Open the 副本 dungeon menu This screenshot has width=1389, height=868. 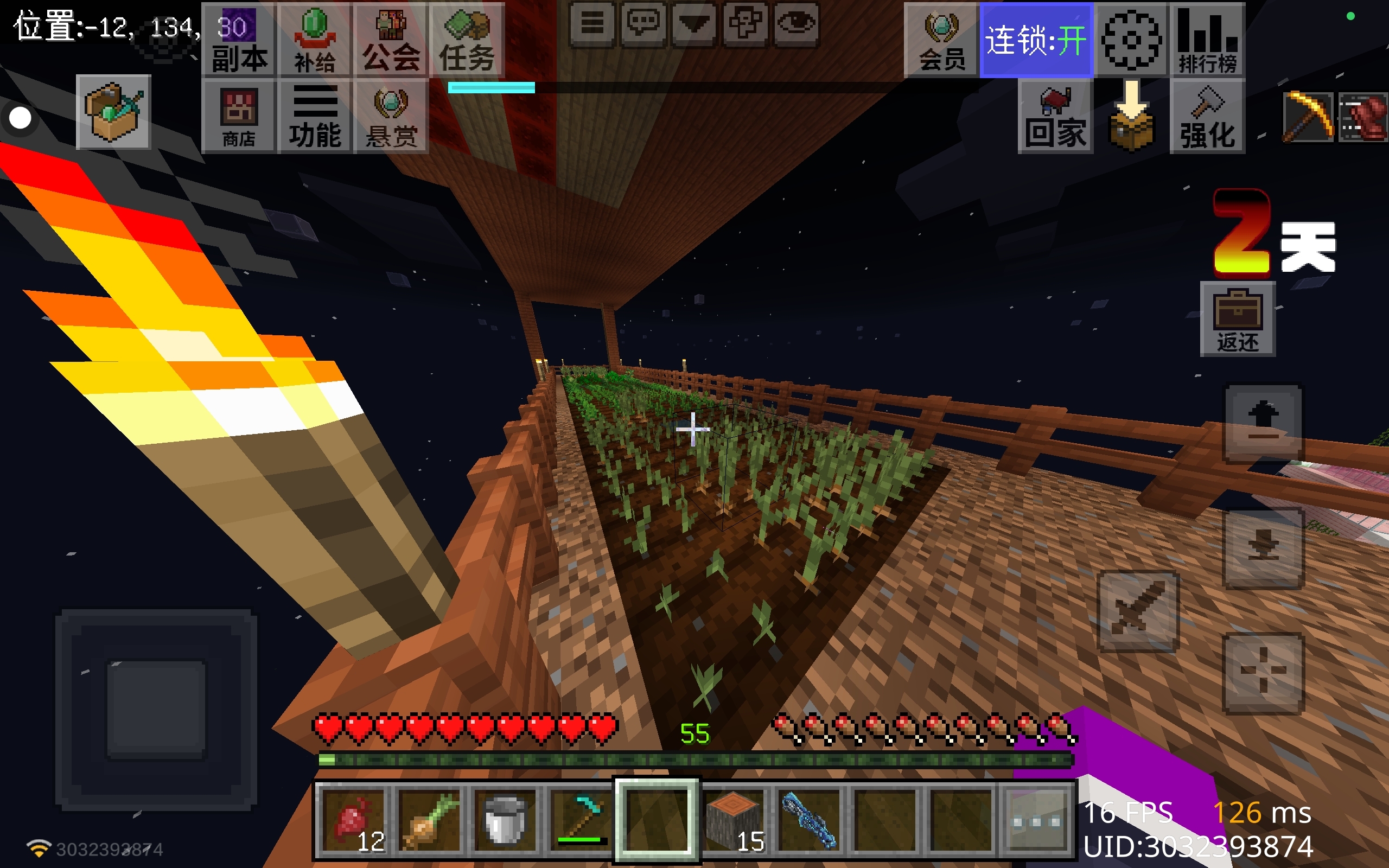tap(239, 40)
